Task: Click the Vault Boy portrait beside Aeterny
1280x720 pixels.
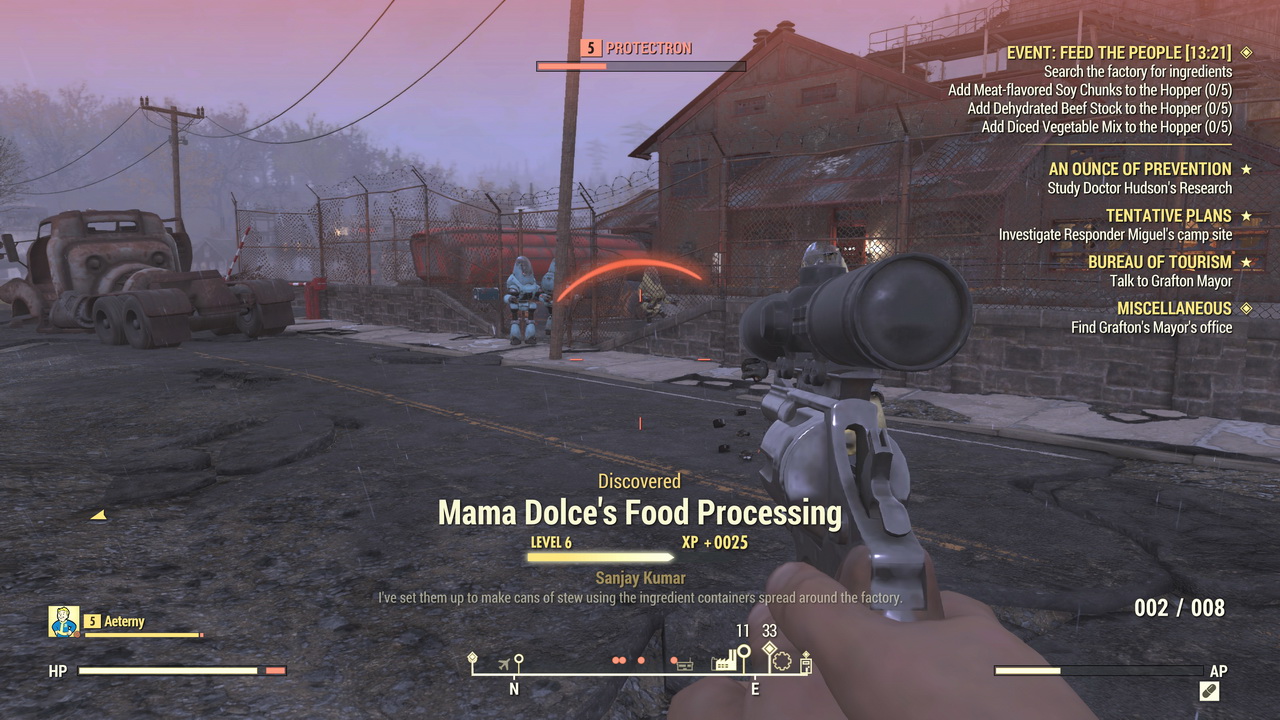Action: pyautogui.click(x=64, y=622)
